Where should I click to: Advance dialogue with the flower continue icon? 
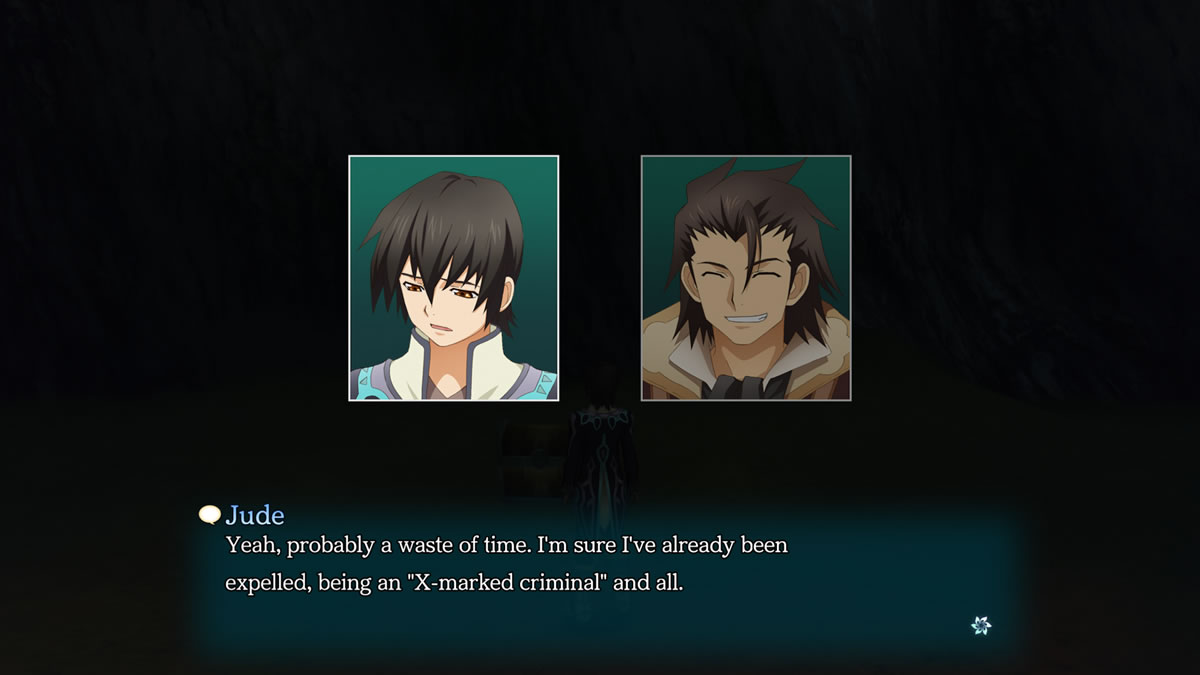point(981,625)
